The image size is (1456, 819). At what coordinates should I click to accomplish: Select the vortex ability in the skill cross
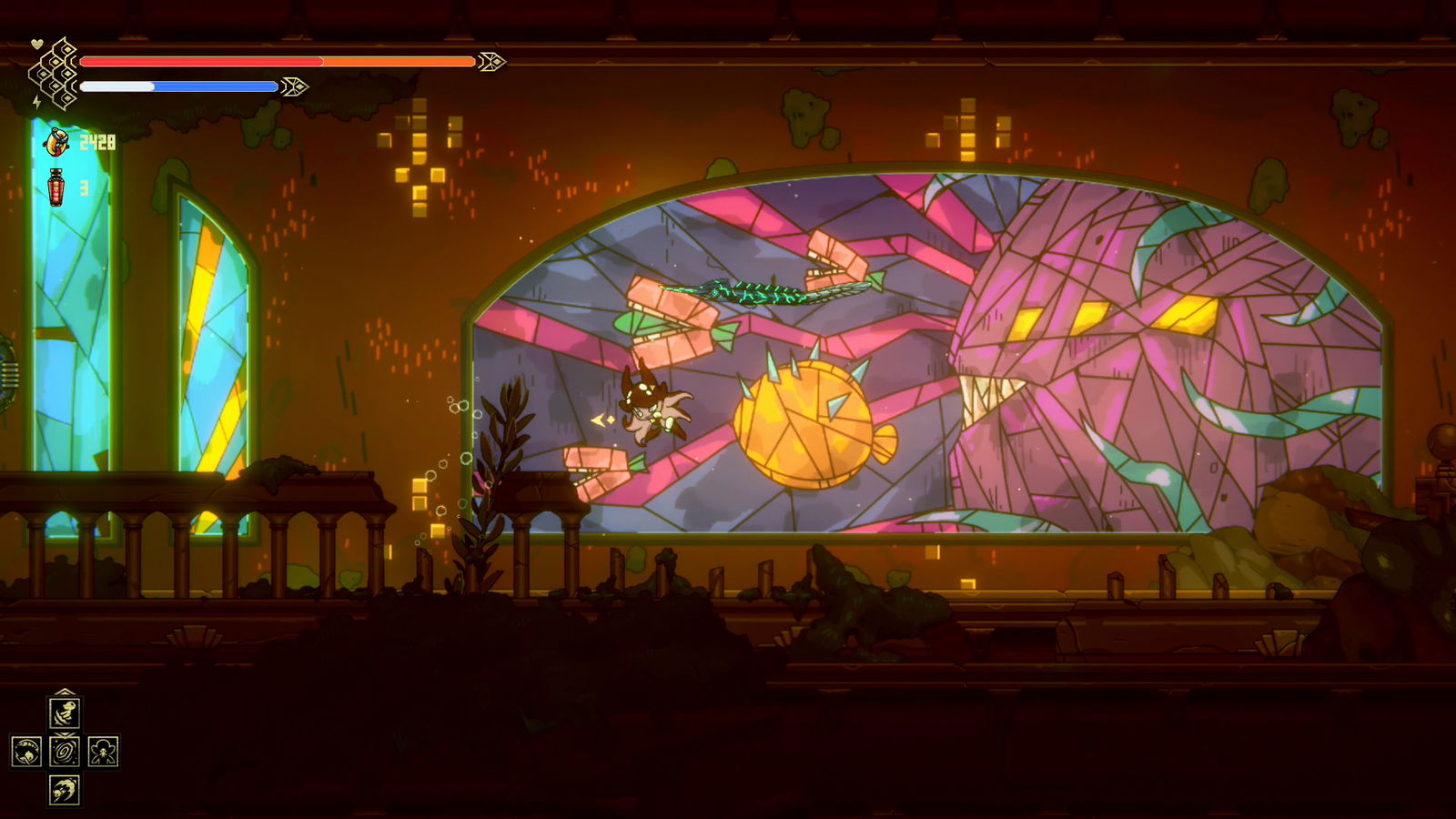click(x=65, y=751)
